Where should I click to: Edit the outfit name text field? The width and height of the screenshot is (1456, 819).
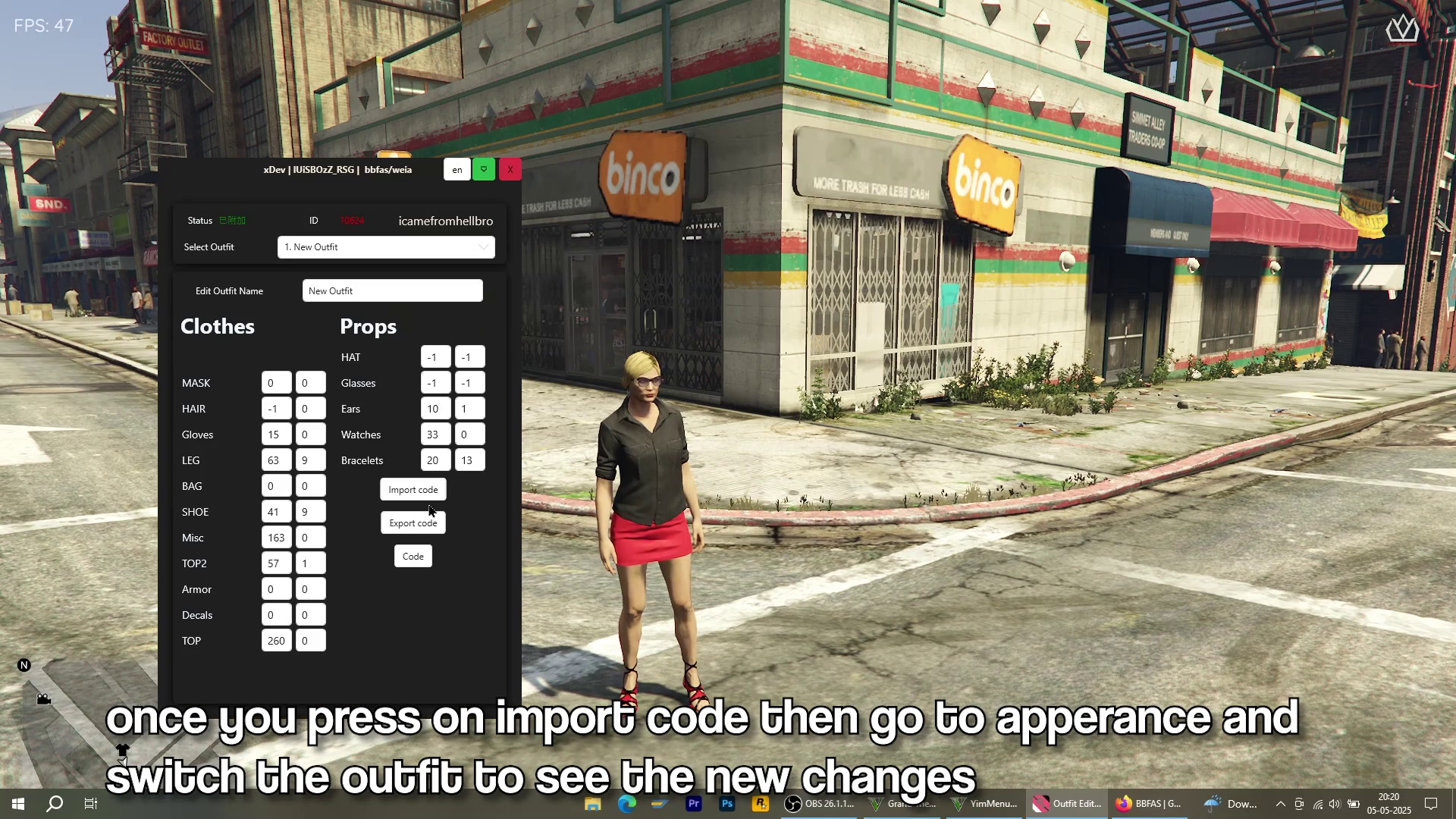[x=392, y=291]
